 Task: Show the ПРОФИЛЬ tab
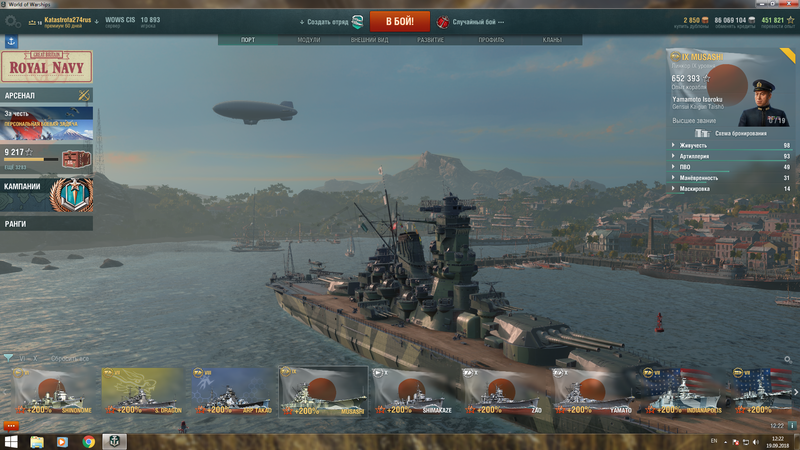pos(491,40)
